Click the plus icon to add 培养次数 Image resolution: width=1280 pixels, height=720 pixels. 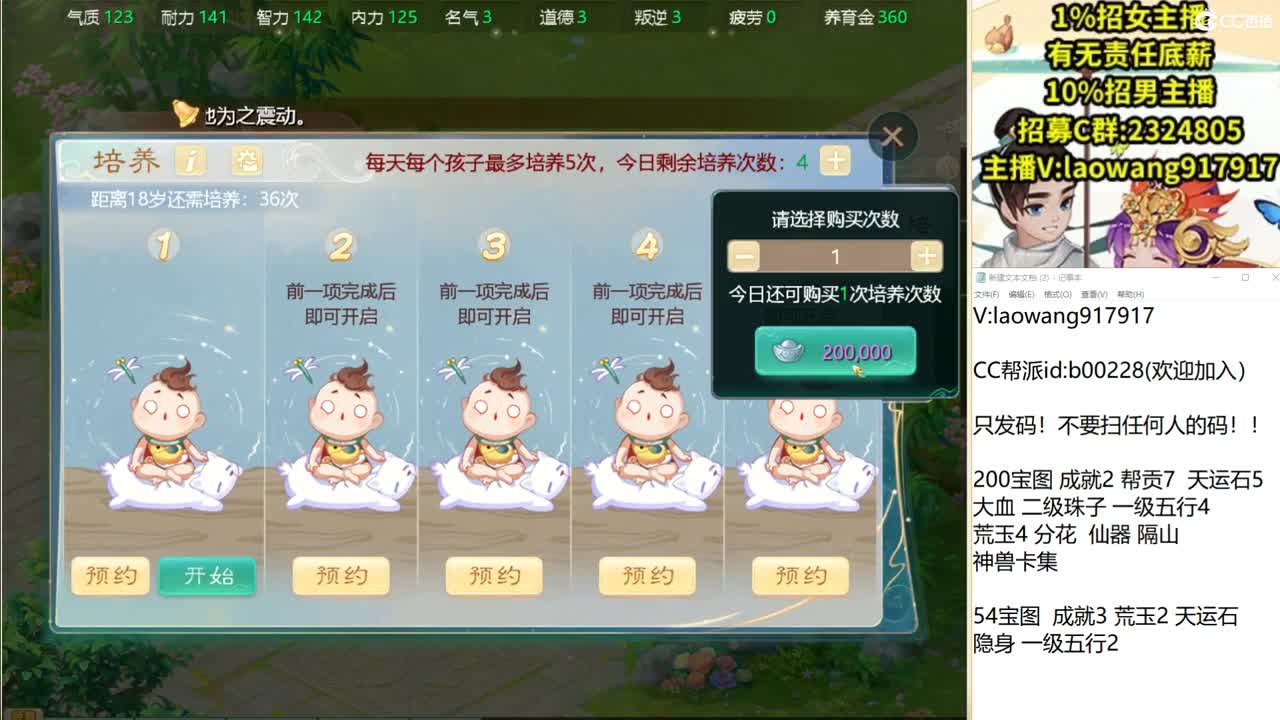[836, 160]
